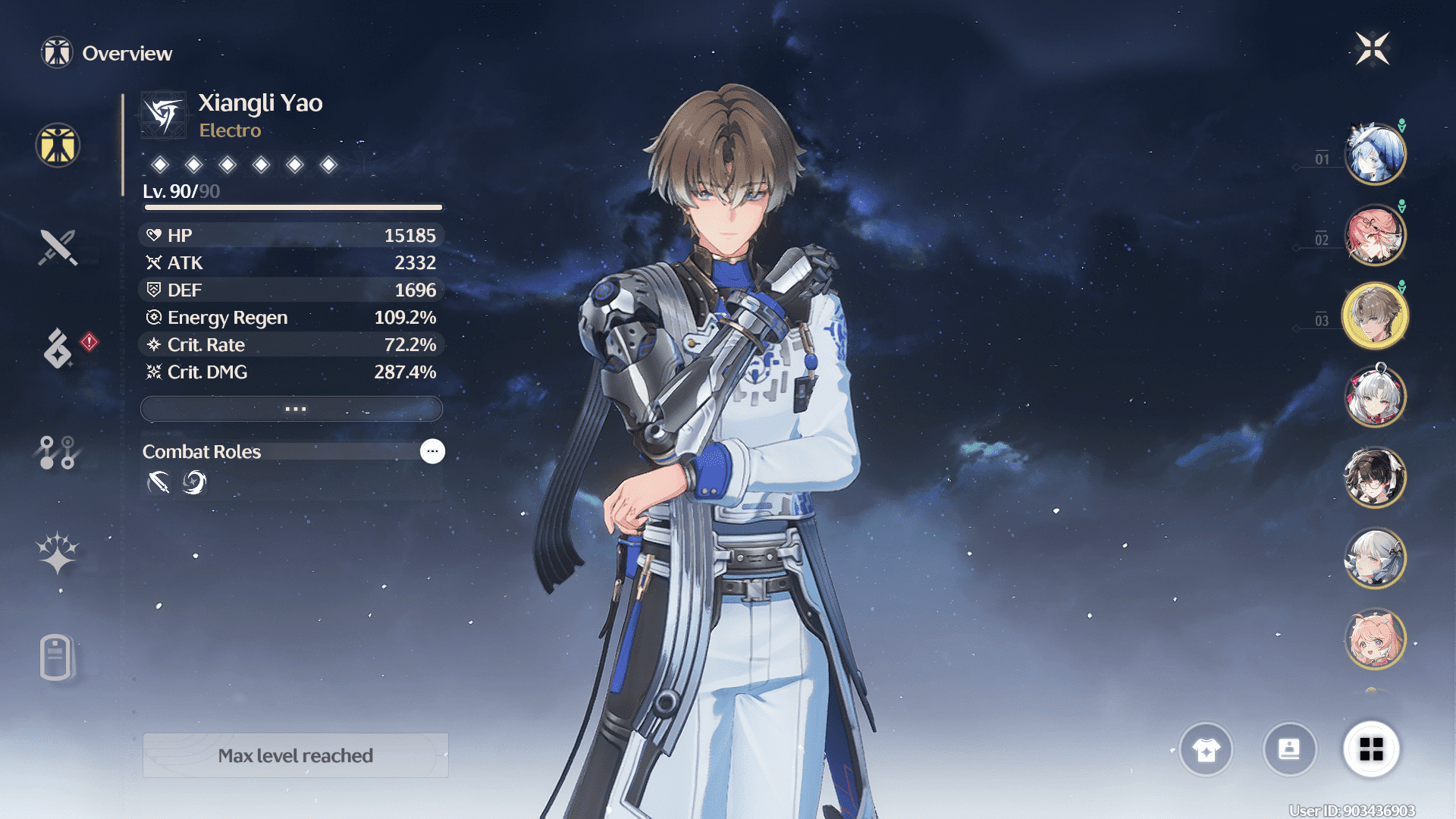The image size is (1456, 819).
Task: Select the blue-haired character in slot 01
Action: point(1375,154)
